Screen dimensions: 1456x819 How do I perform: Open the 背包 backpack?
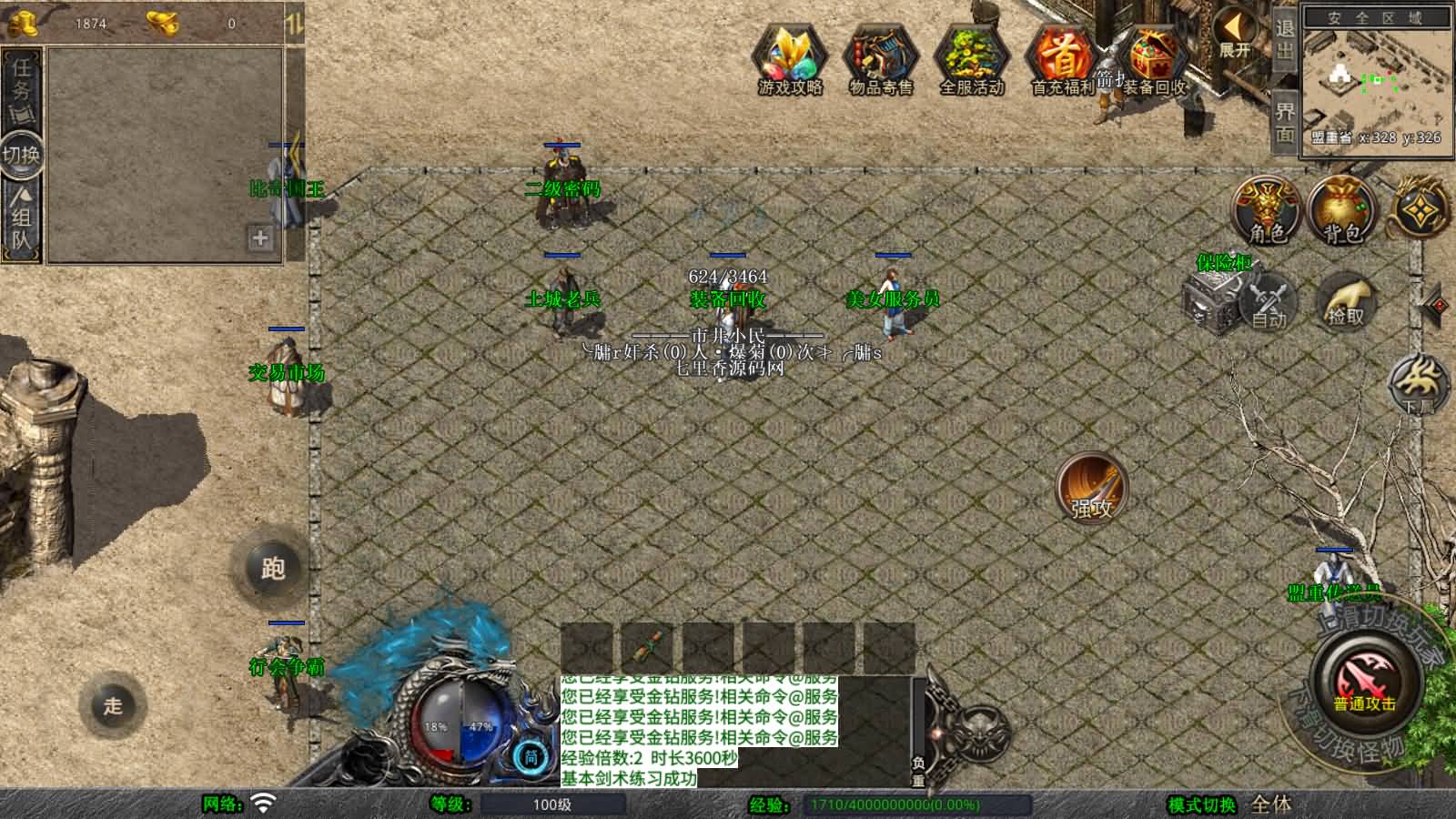1342,209
